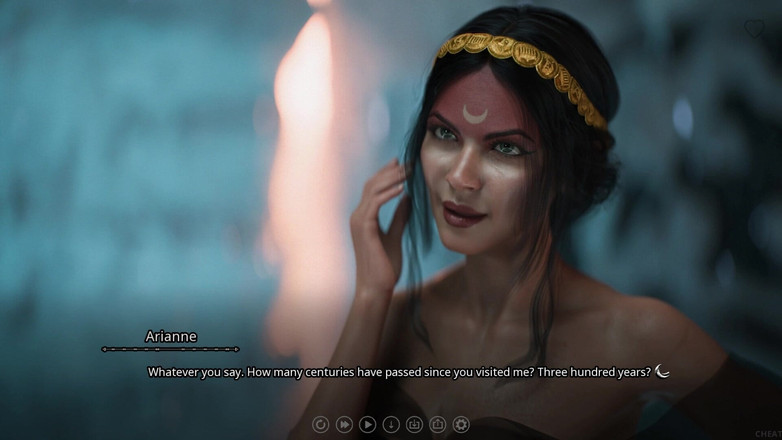Open the CHEAT menu label
This screenshot has height=440, width=782.
(768, 433)
